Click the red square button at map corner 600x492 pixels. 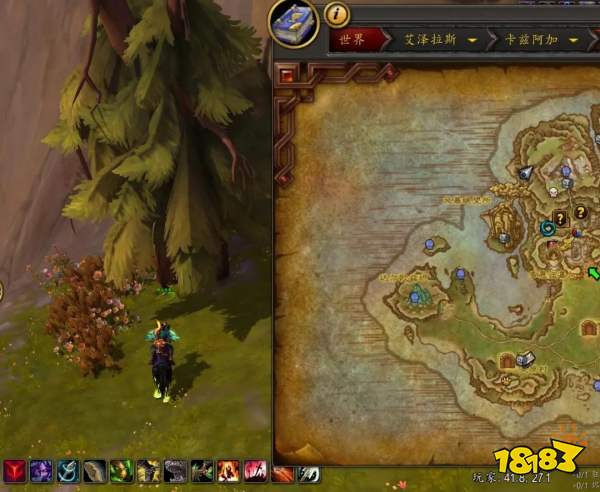click(x=288, y=76)
